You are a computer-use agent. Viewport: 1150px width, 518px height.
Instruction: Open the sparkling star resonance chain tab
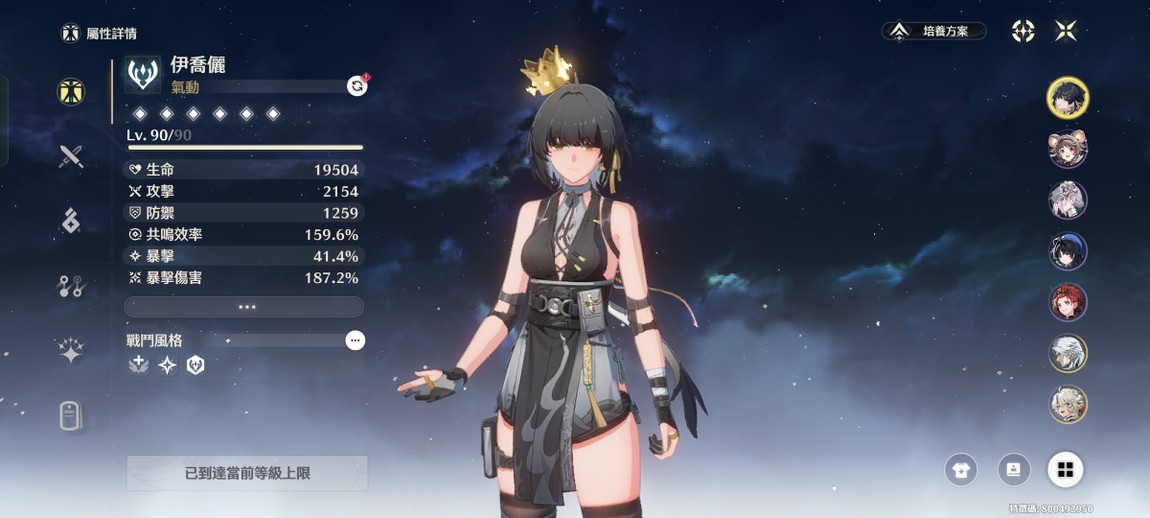coord(70,351)
